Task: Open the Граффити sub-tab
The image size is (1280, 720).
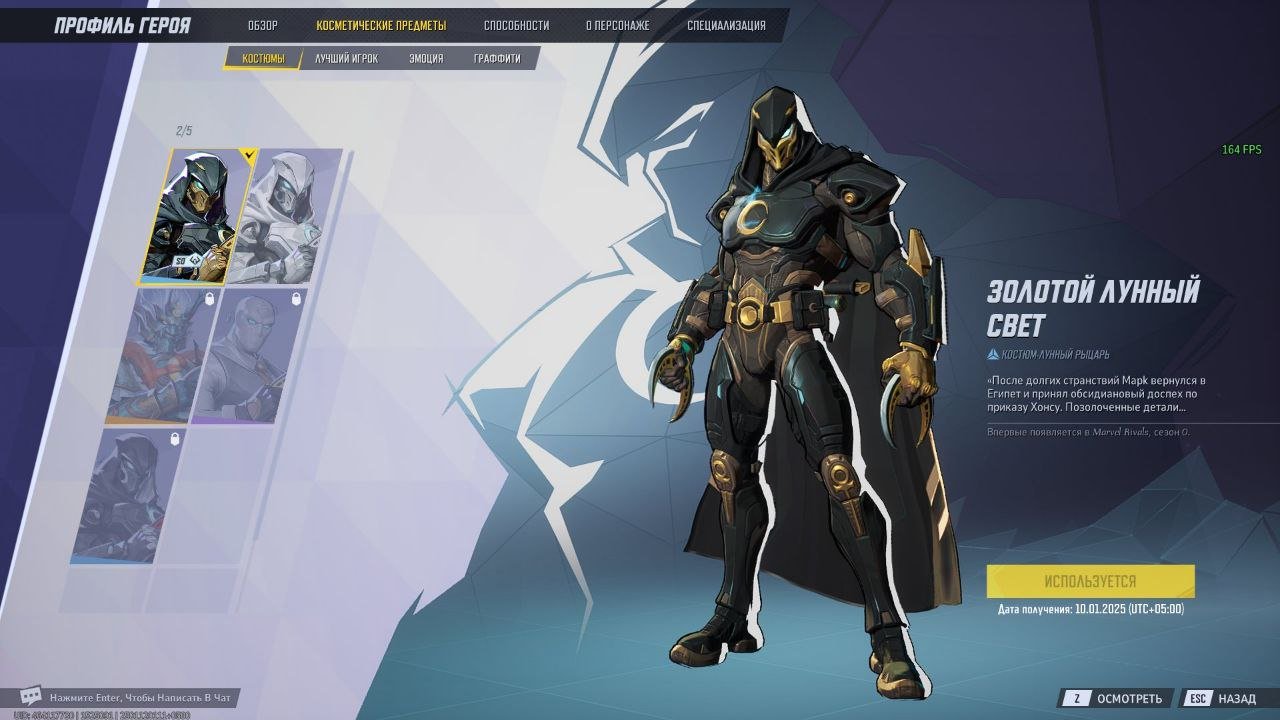Action: pyautogui.click(x=497, y=59)
